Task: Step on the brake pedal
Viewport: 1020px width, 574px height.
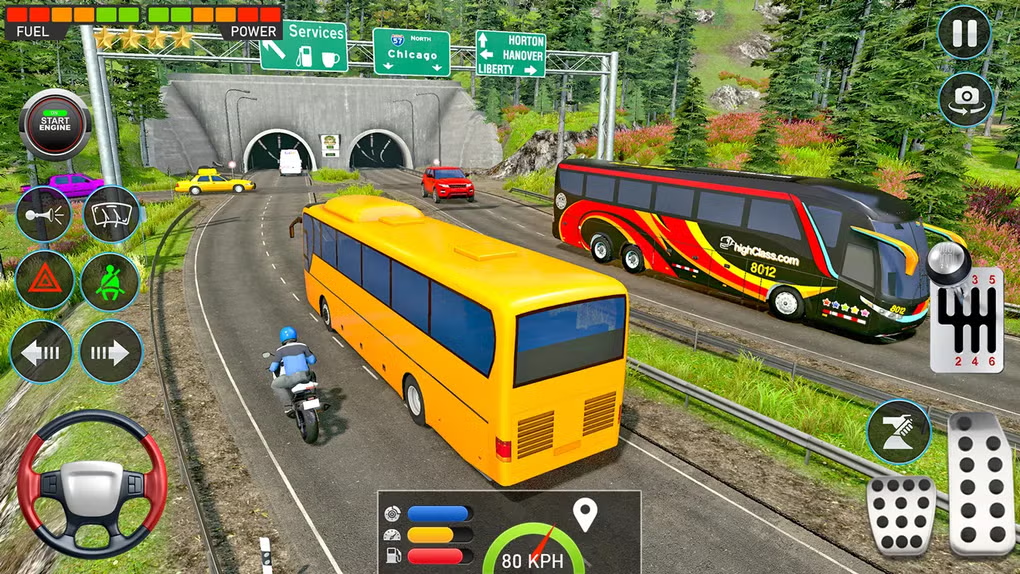Action: tap(900, 514)
